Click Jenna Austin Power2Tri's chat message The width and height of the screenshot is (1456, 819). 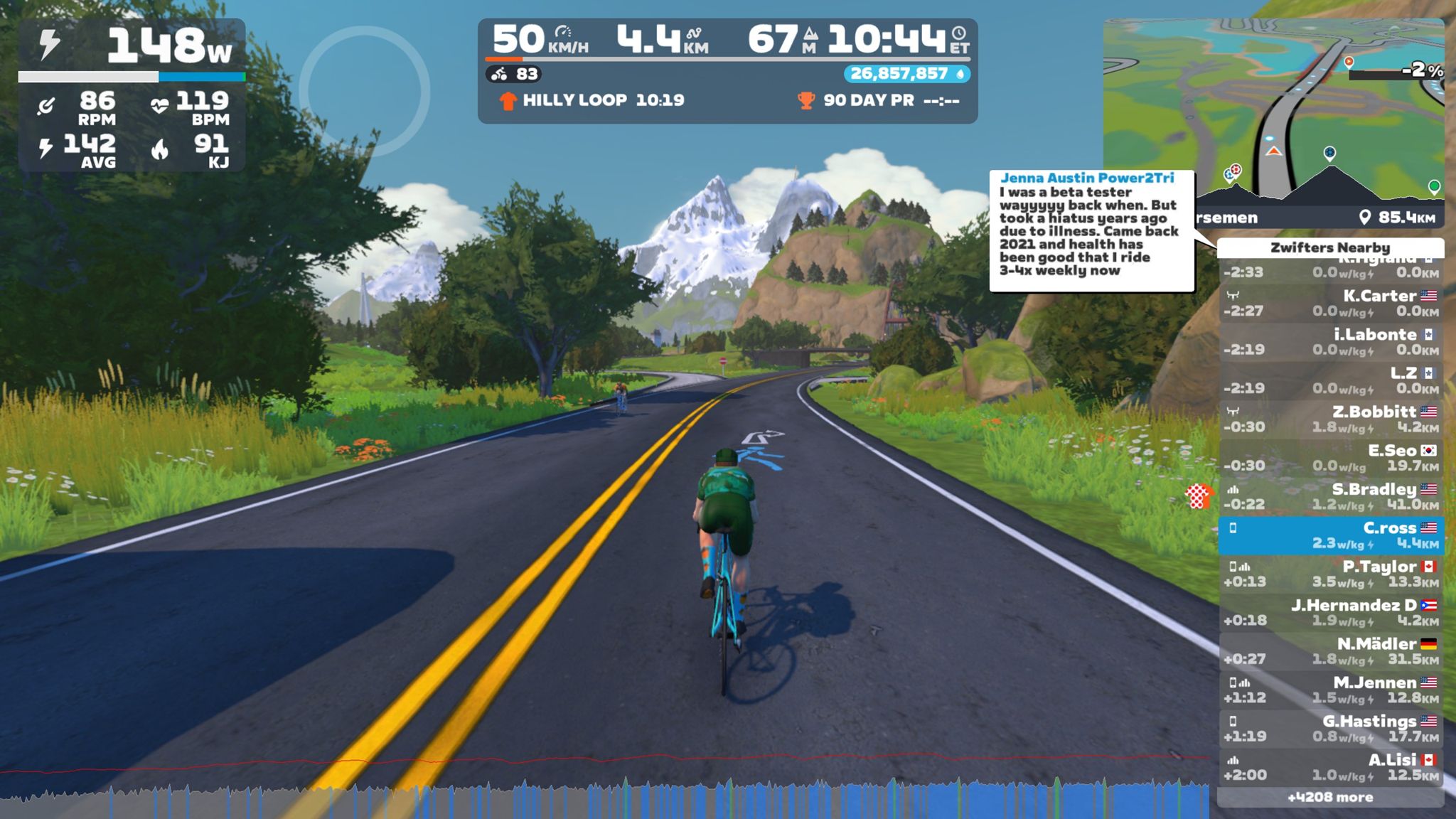[x=1091, y=230]
